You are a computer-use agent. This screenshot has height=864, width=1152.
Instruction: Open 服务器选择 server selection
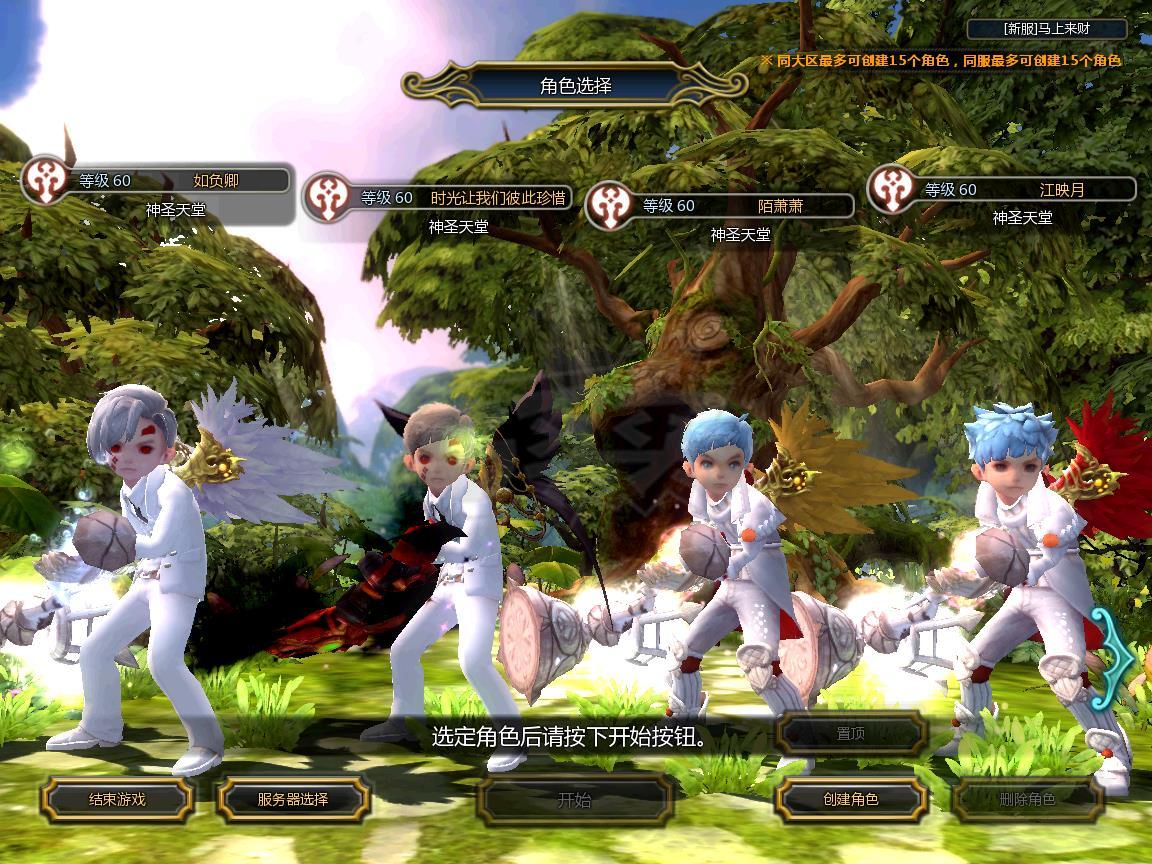click(293, 799)
